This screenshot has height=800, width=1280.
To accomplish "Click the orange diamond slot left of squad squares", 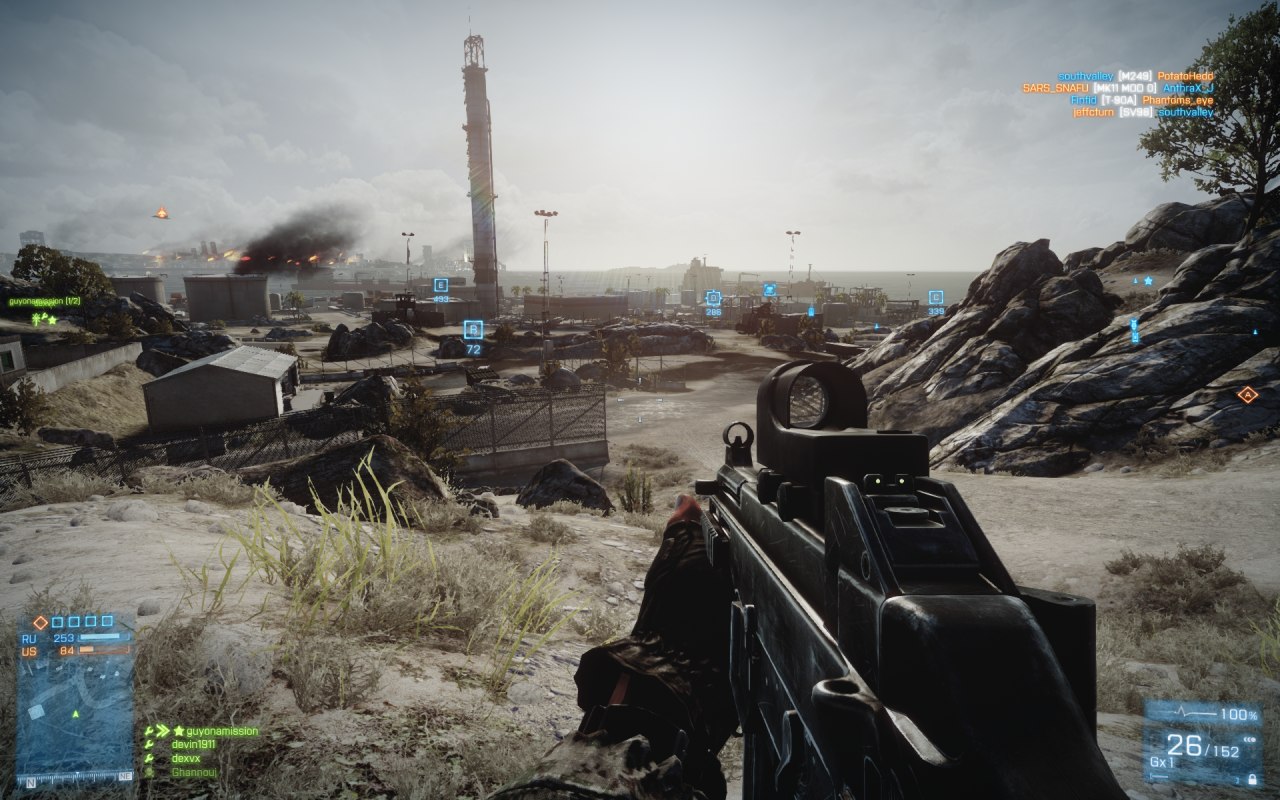I will pos(40,622).
